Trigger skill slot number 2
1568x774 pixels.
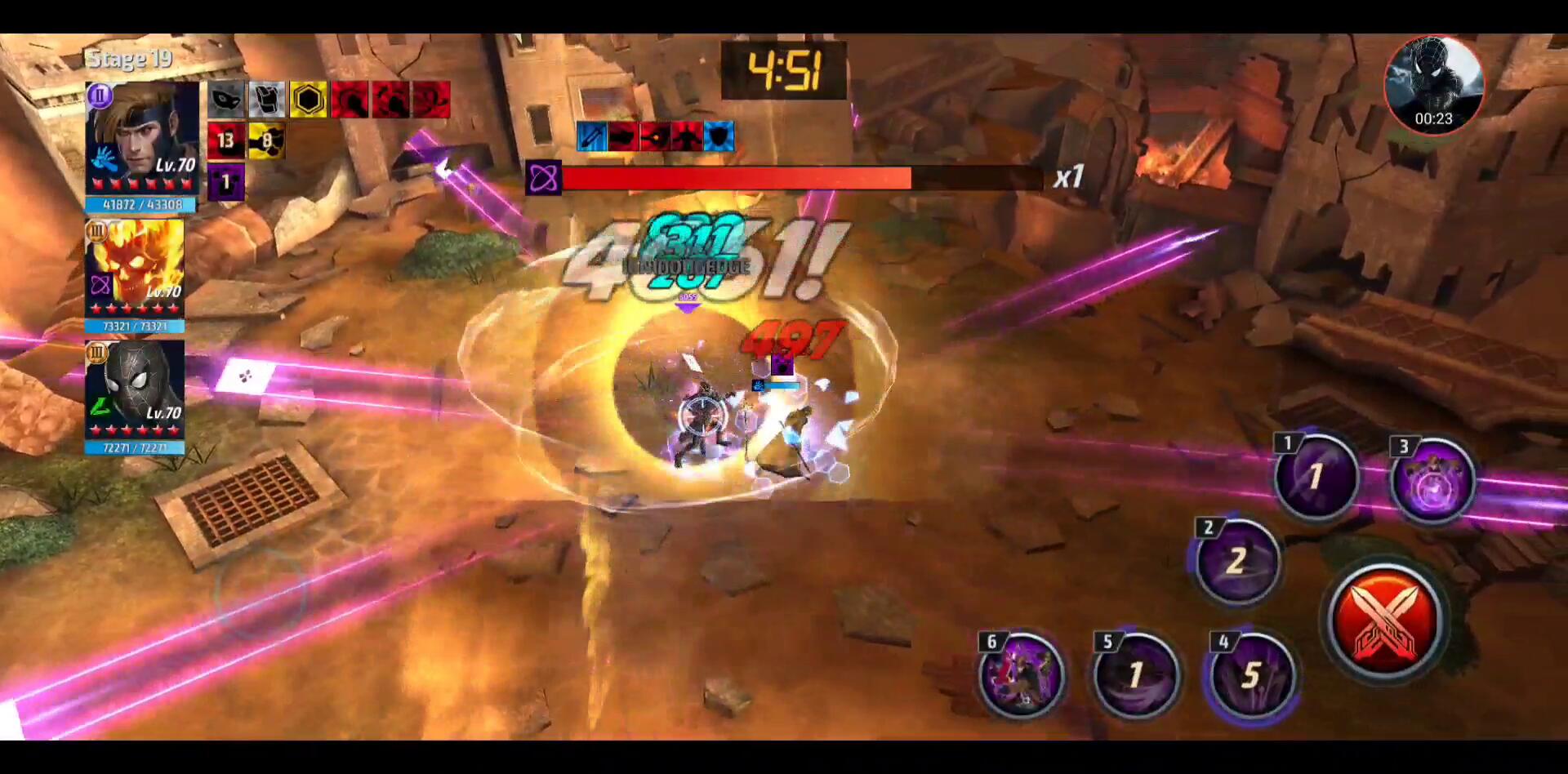coord(1236,562)
